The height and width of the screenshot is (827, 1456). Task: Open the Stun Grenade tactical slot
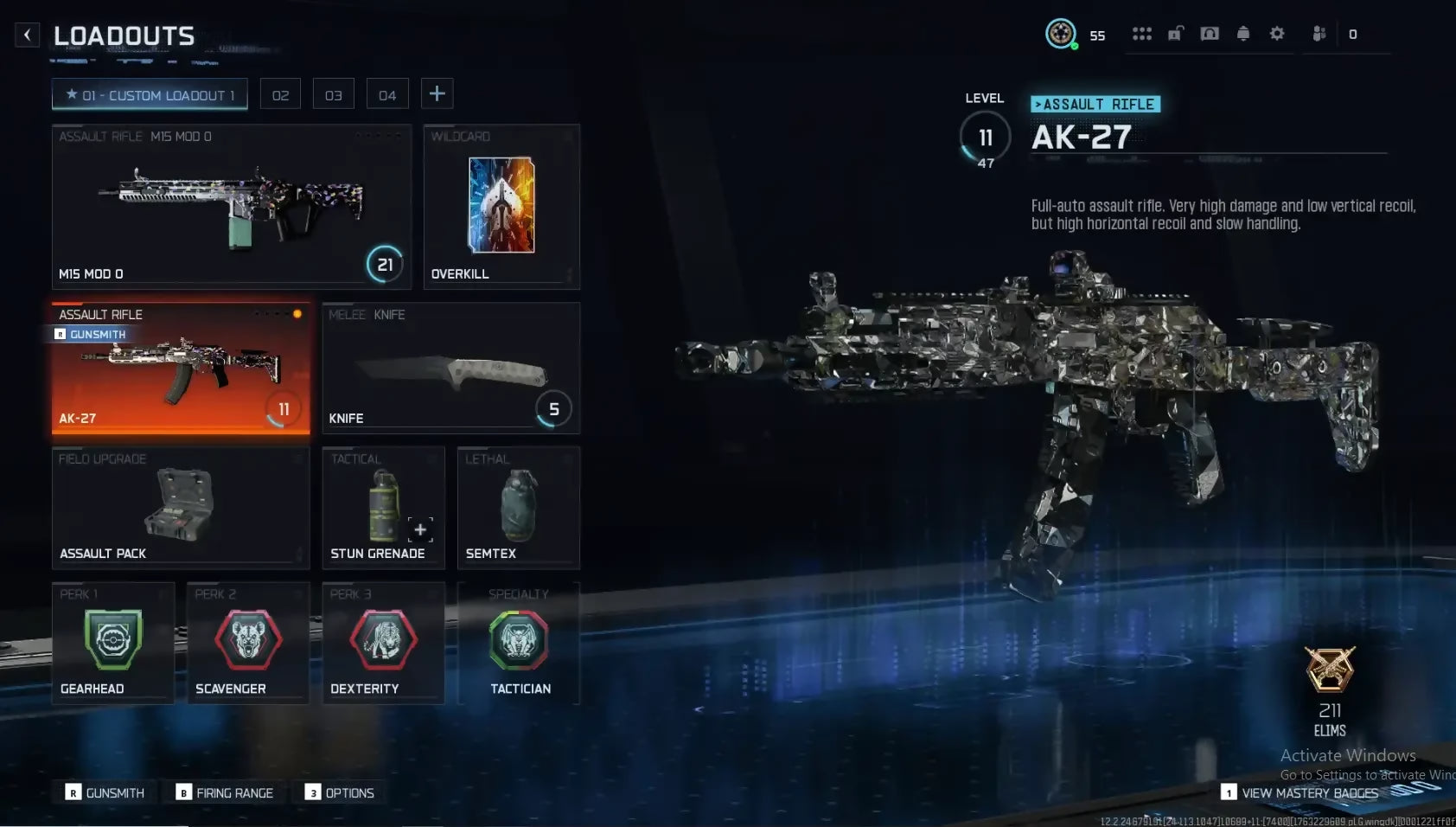(383, 508)
